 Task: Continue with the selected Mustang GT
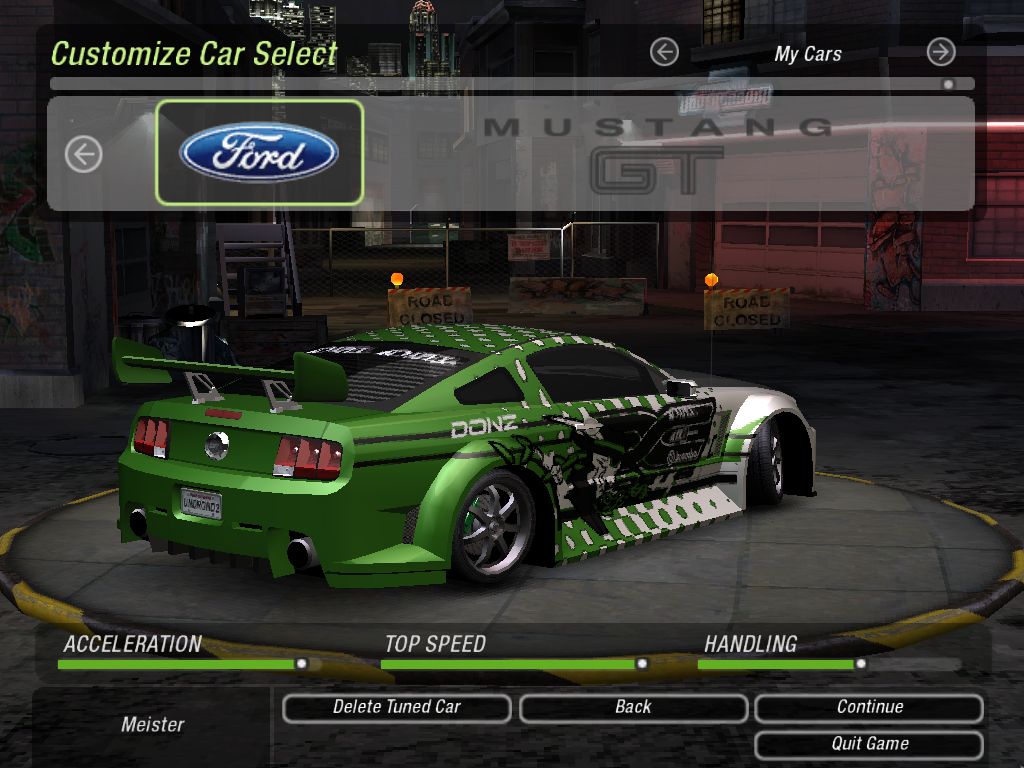click(x=869, y=707)
